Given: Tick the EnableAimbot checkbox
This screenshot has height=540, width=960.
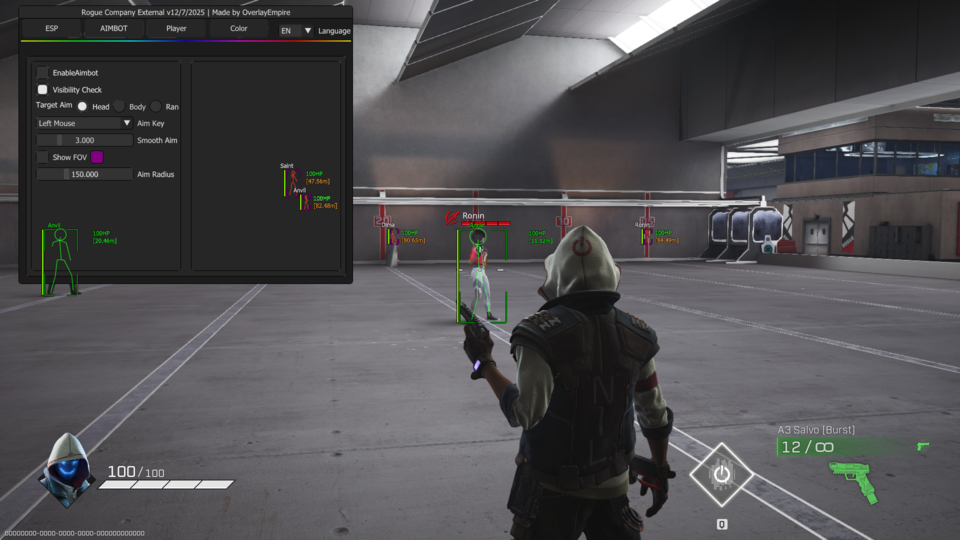Looking at the screenshot, I should click(x=43, y=73).
